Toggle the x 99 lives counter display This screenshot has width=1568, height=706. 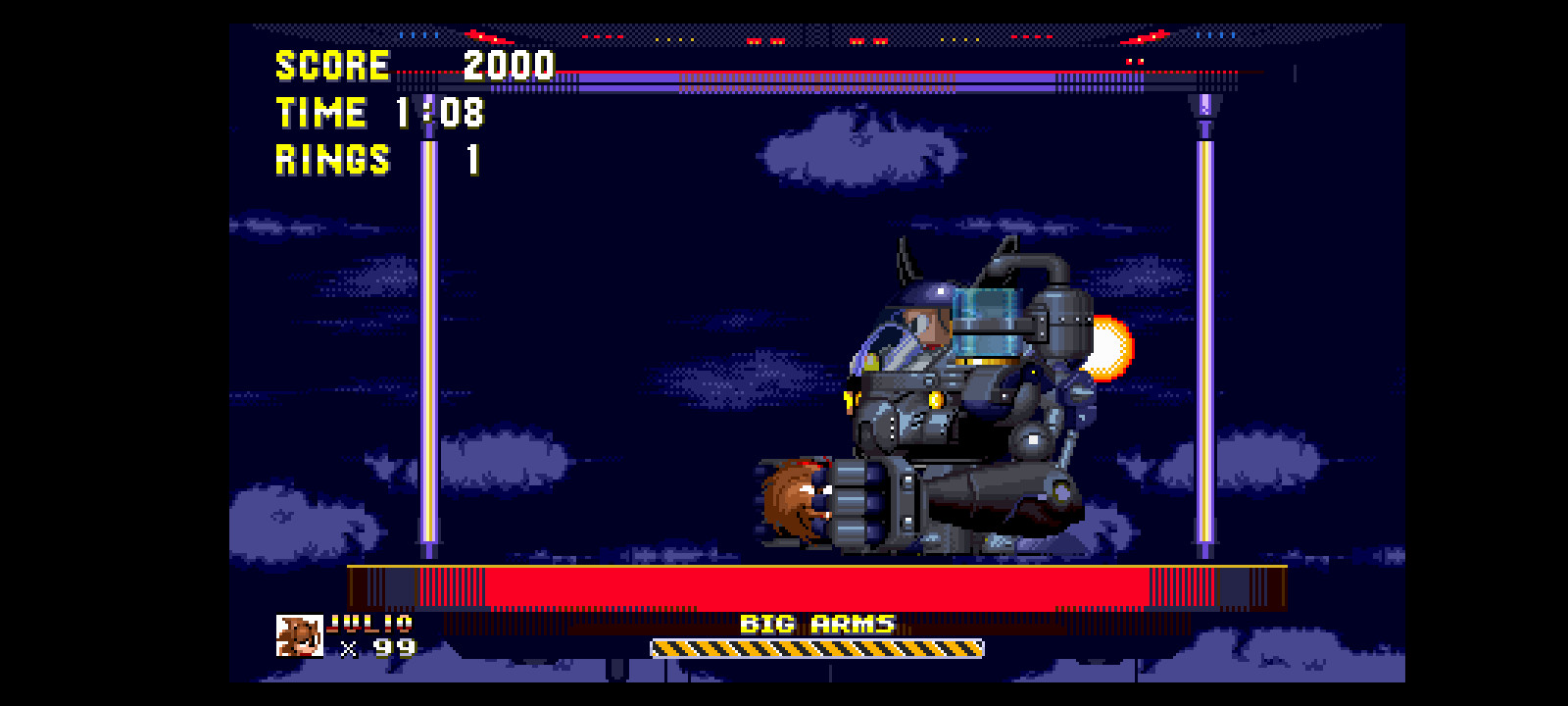click(382, 649)
